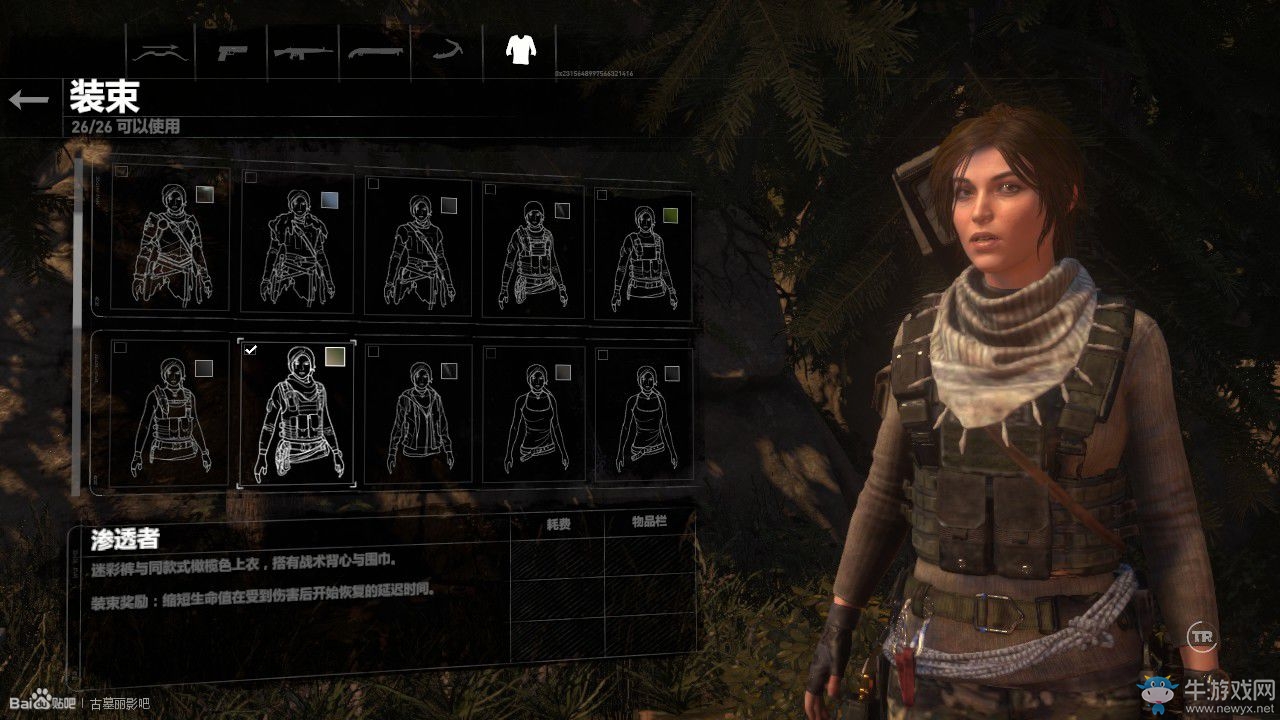The image size is (1280, 720).
Task: Open the pistol tab
Action: [x=233, y=50]
